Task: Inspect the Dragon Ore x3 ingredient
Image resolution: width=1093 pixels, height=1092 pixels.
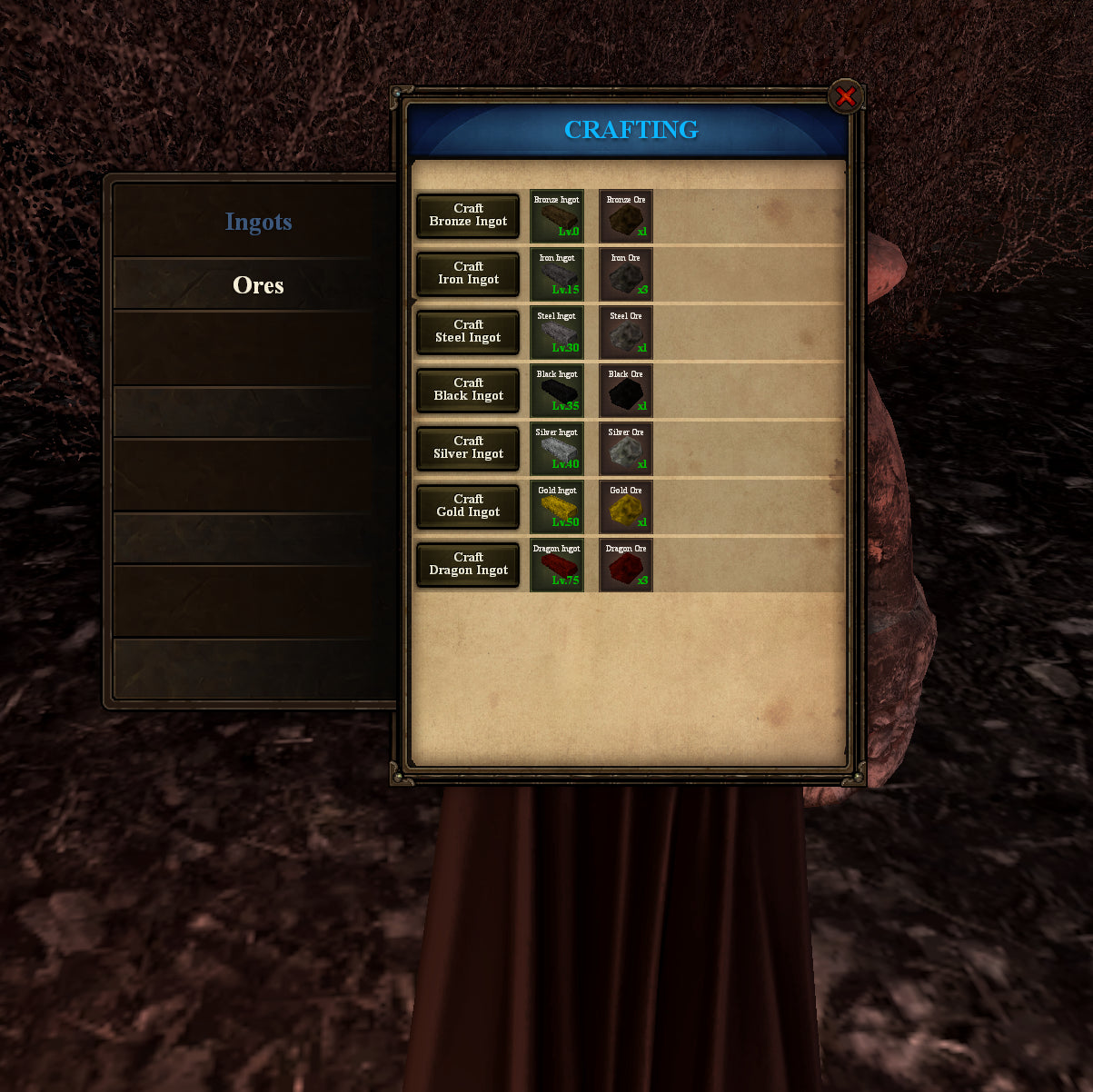Action: coord(626,565)
